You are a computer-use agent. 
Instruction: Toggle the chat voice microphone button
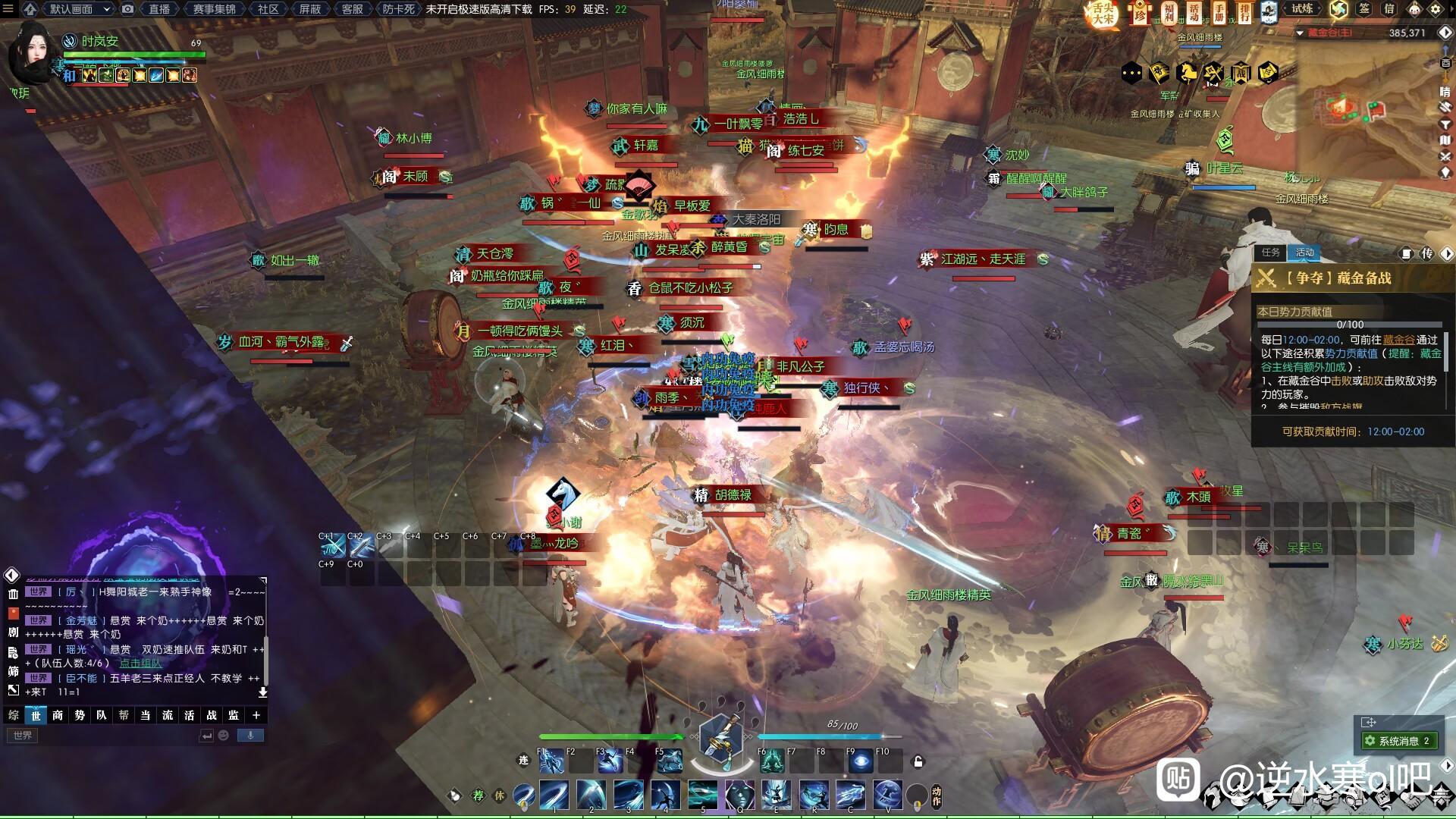coord(250,735)
